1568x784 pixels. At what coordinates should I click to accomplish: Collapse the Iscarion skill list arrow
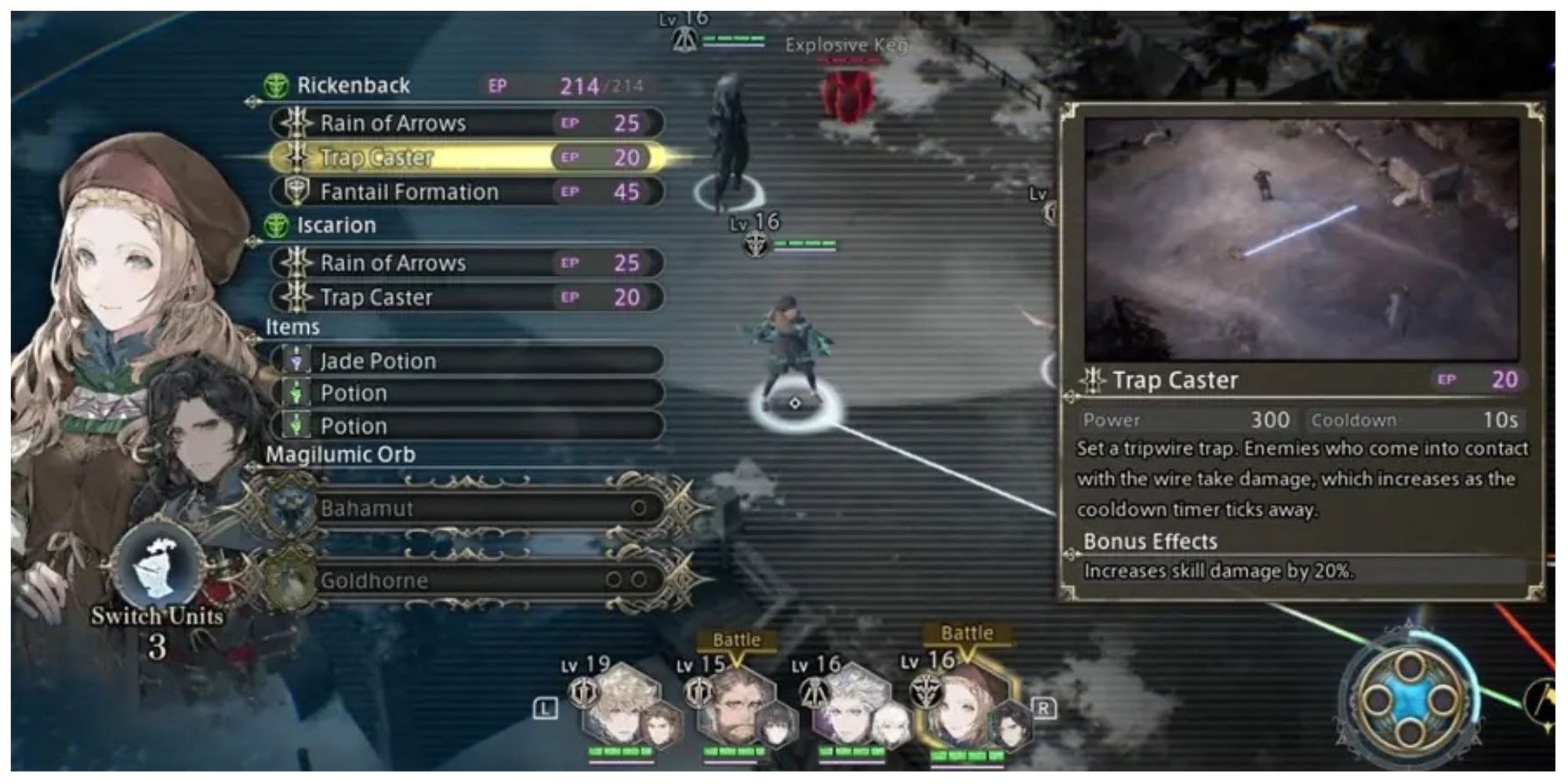[251, 240]
